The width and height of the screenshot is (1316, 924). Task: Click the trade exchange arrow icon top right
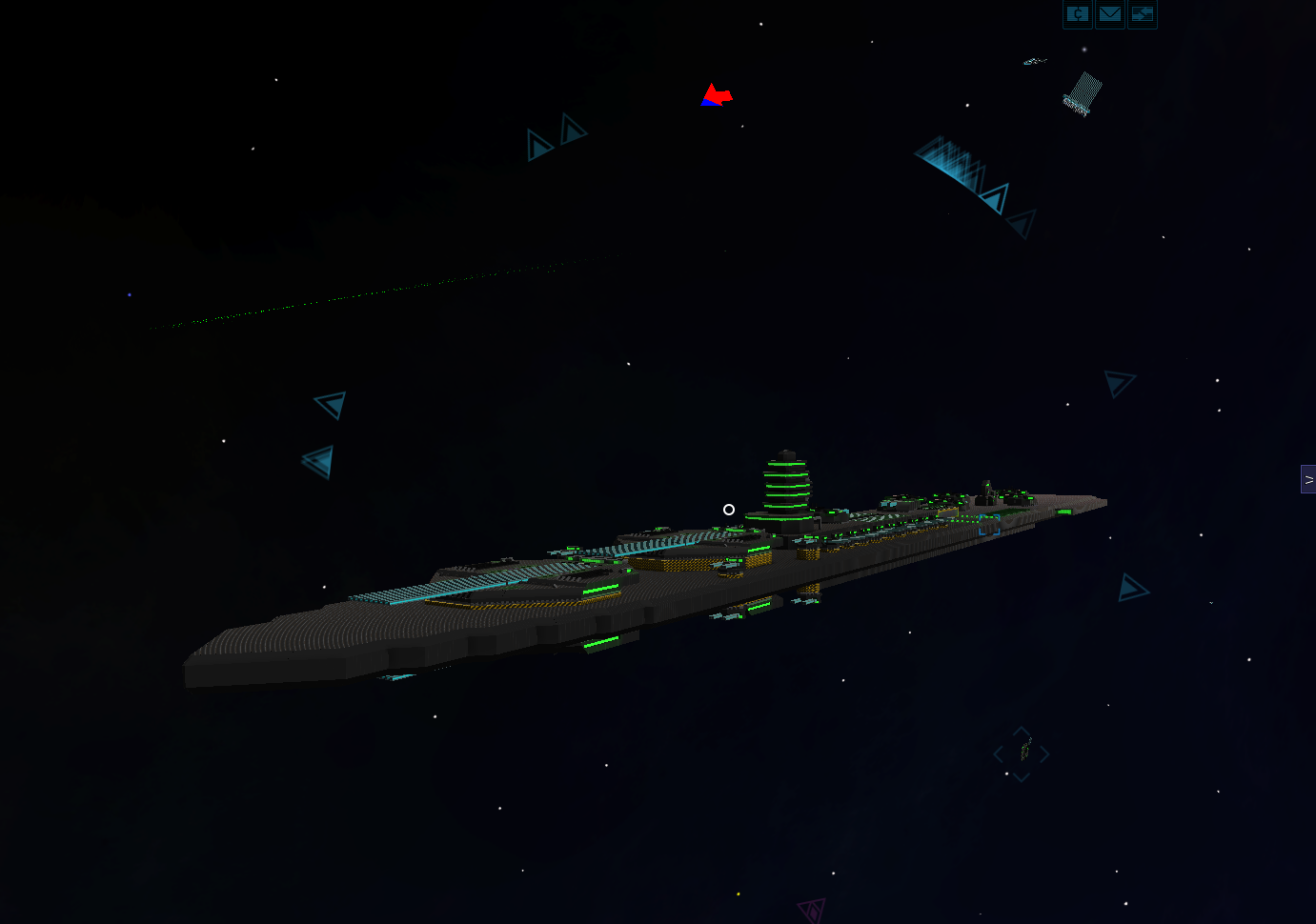click(1142, 14)
